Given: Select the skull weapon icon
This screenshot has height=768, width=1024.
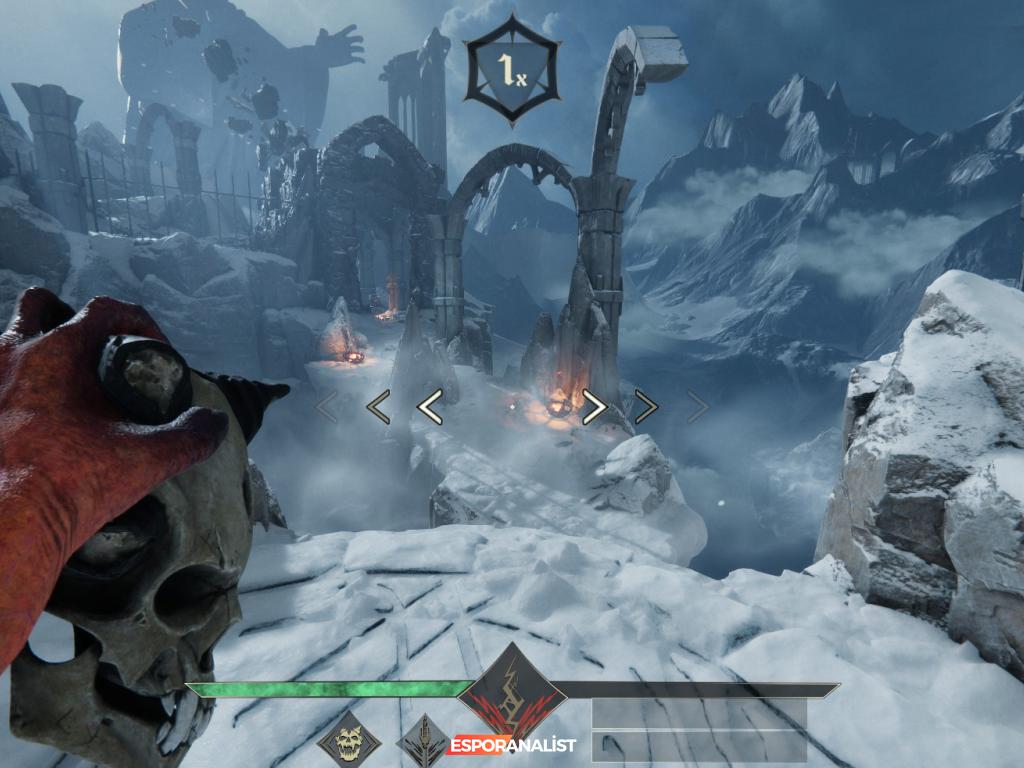Looking at the screenshot, I should coord(349,742).
